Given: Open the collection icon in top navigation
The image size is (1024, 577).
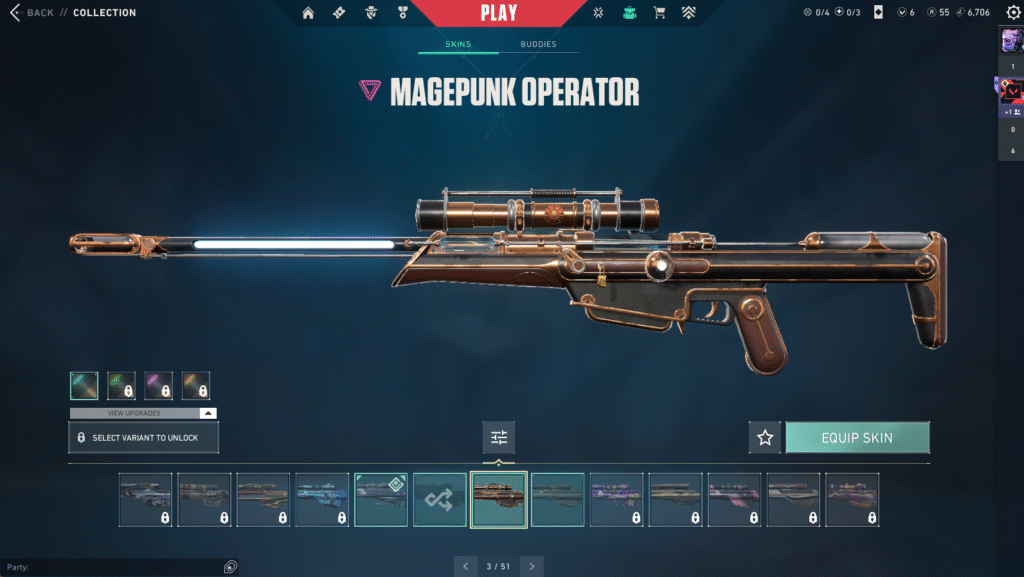Looking at the screenshot, I should [629, 13].
